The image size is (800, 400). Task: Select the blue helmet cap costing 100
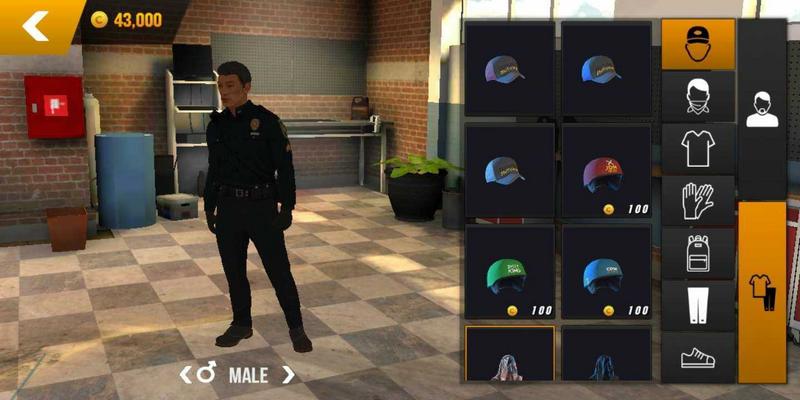tap(606, 272)
